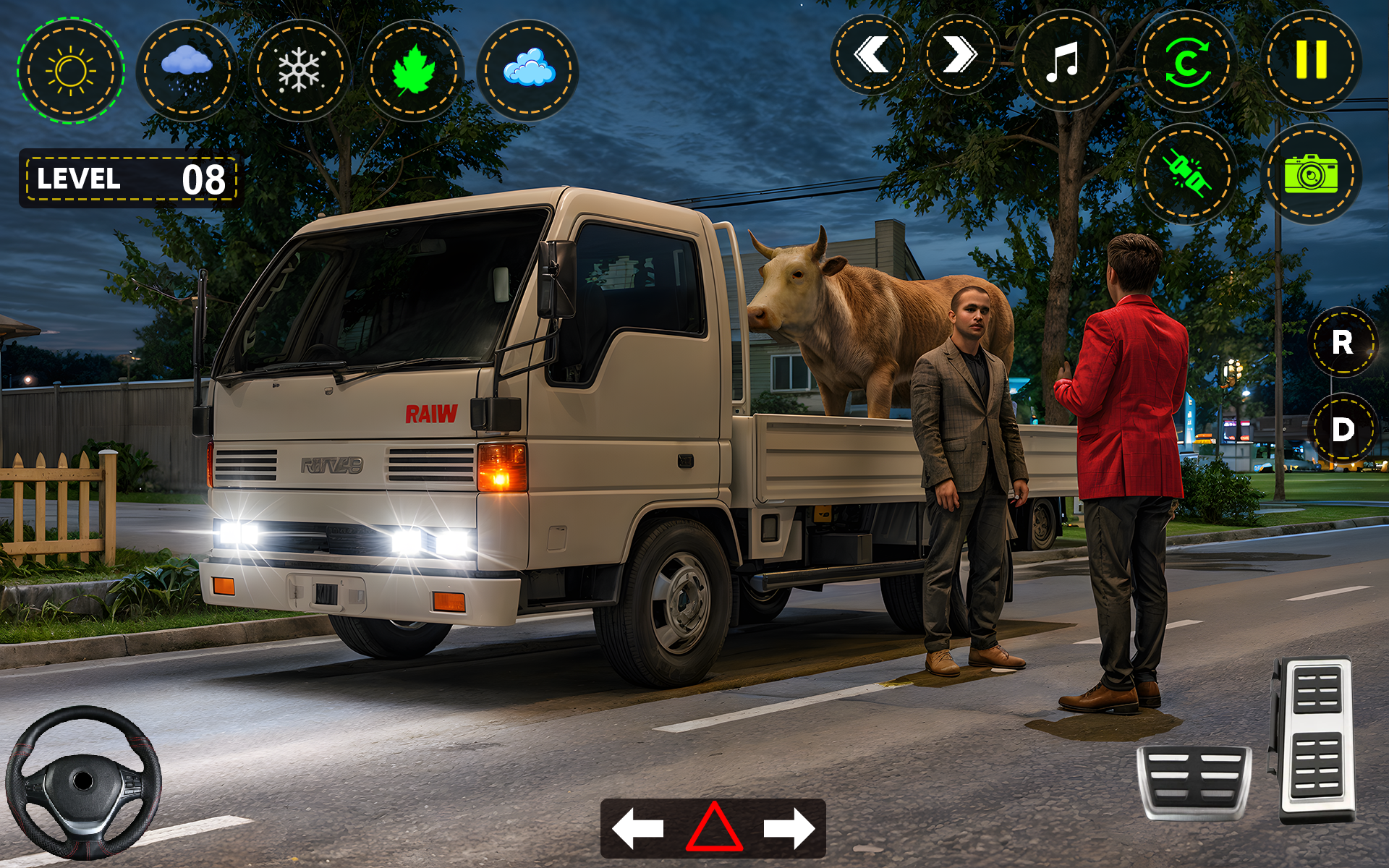Image resolution: width=1389 pixels, height=868 pixels.
Task: Open the camera view switcher
Action: tap(1313, 174)
